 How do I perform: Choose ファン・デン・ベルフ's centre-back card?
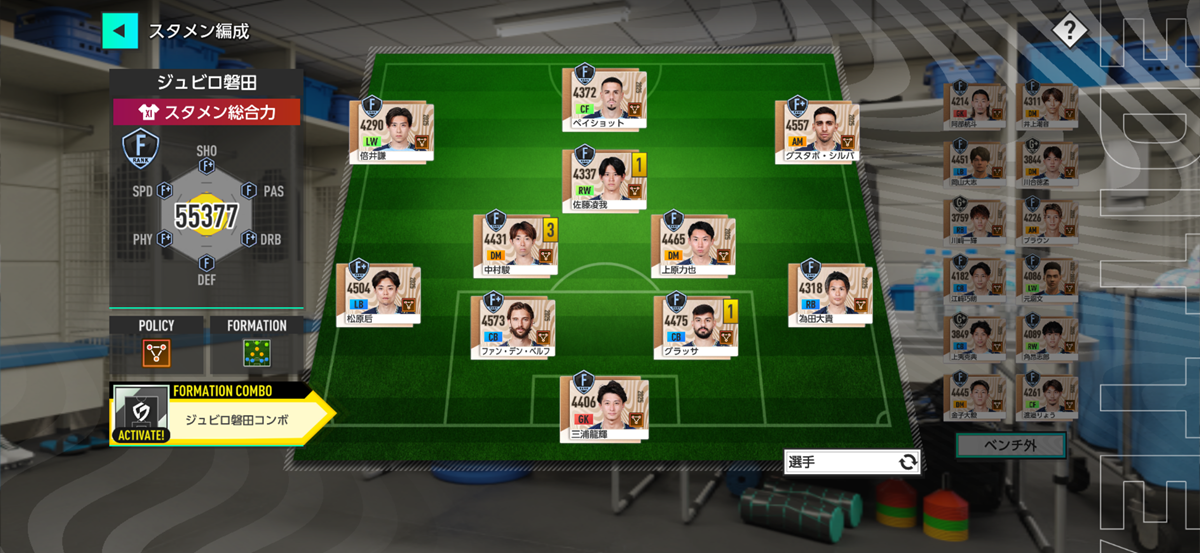click(514, 327)
